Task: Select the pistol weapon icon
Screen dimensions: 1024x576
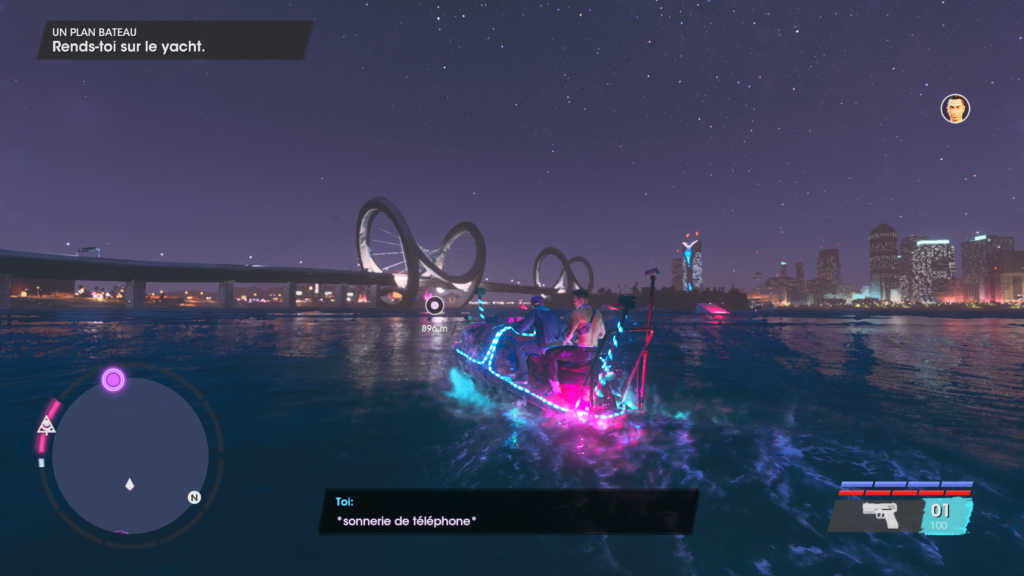Action: pos(880,515)
